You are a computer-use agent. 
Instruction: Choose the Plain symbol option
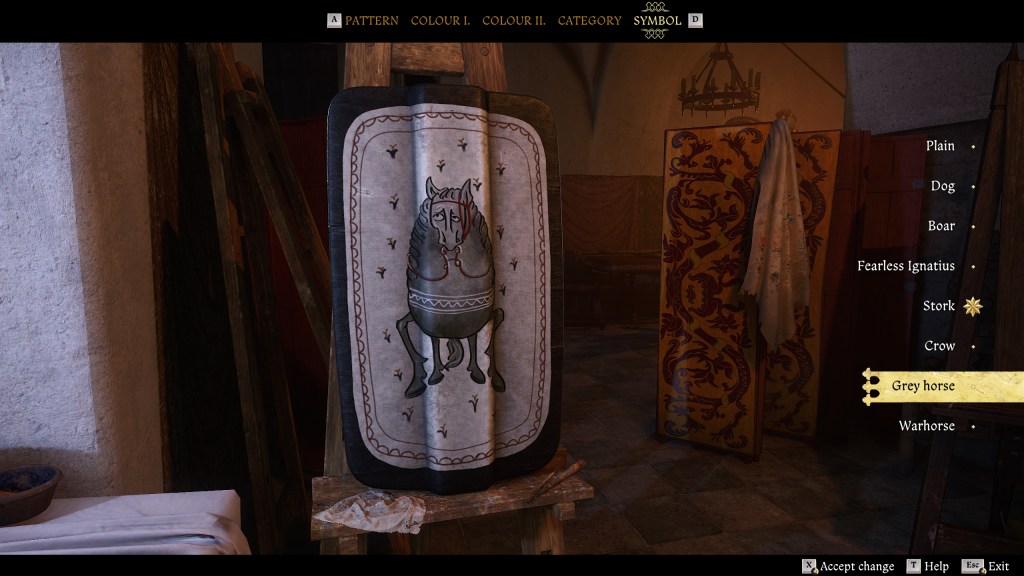pyautogui.click(x=940, y=146)
